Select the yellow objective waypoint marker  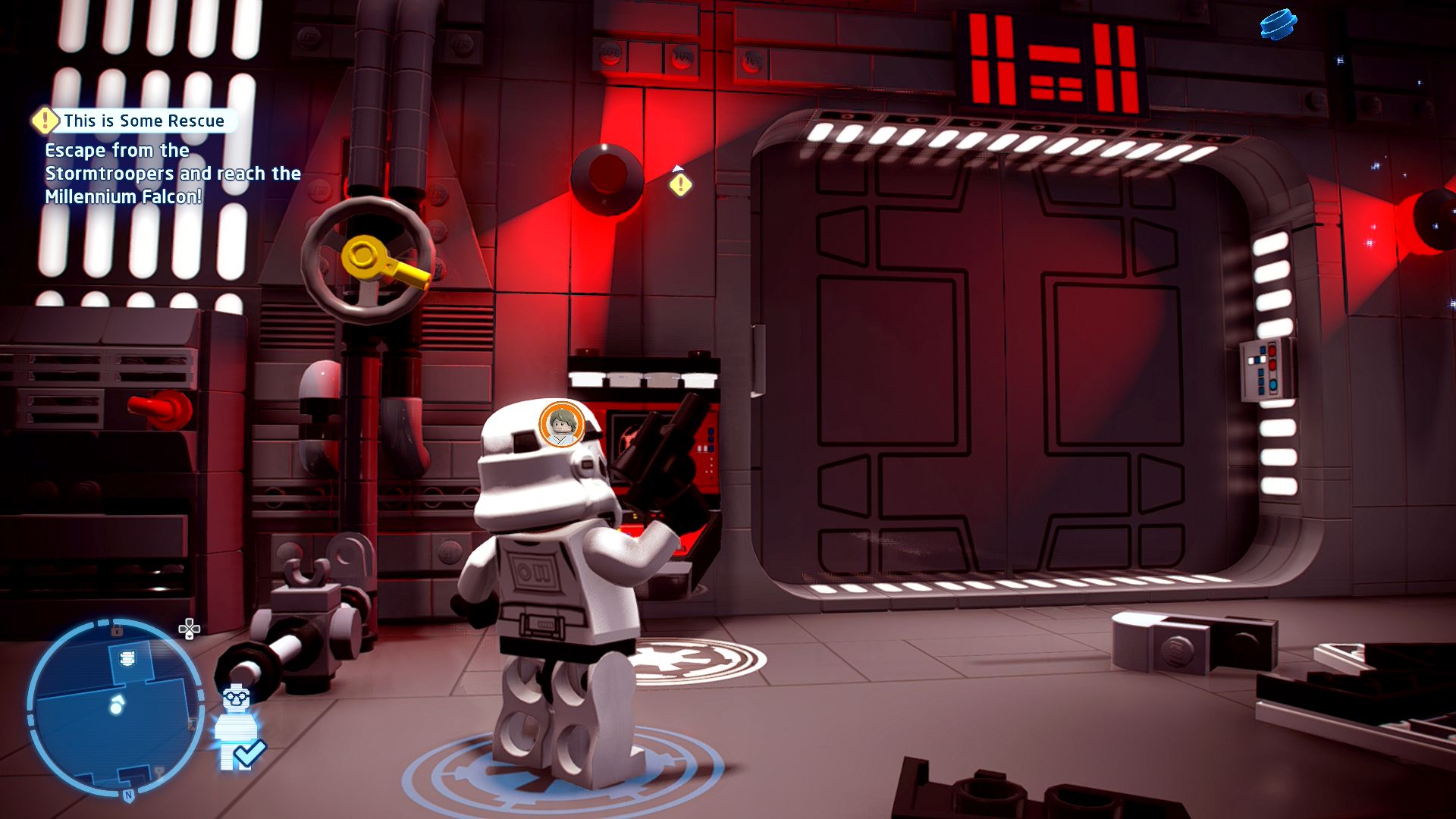point(680,184)
